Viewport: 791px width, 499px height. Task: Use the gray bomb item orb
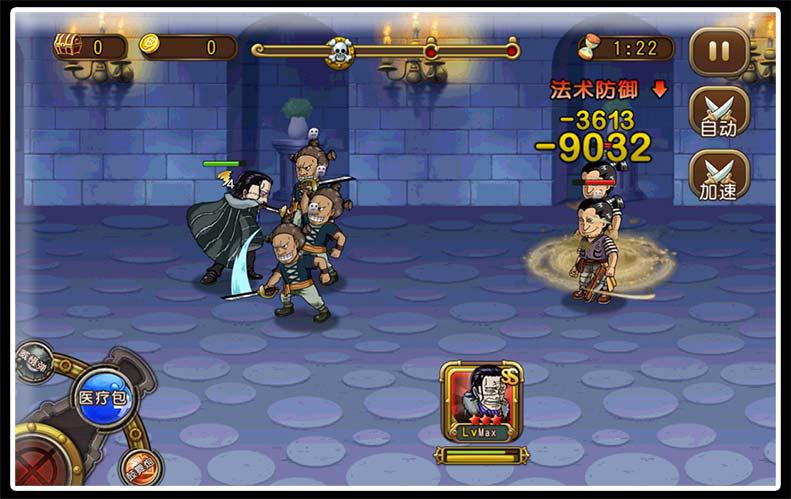click(33, 361)
